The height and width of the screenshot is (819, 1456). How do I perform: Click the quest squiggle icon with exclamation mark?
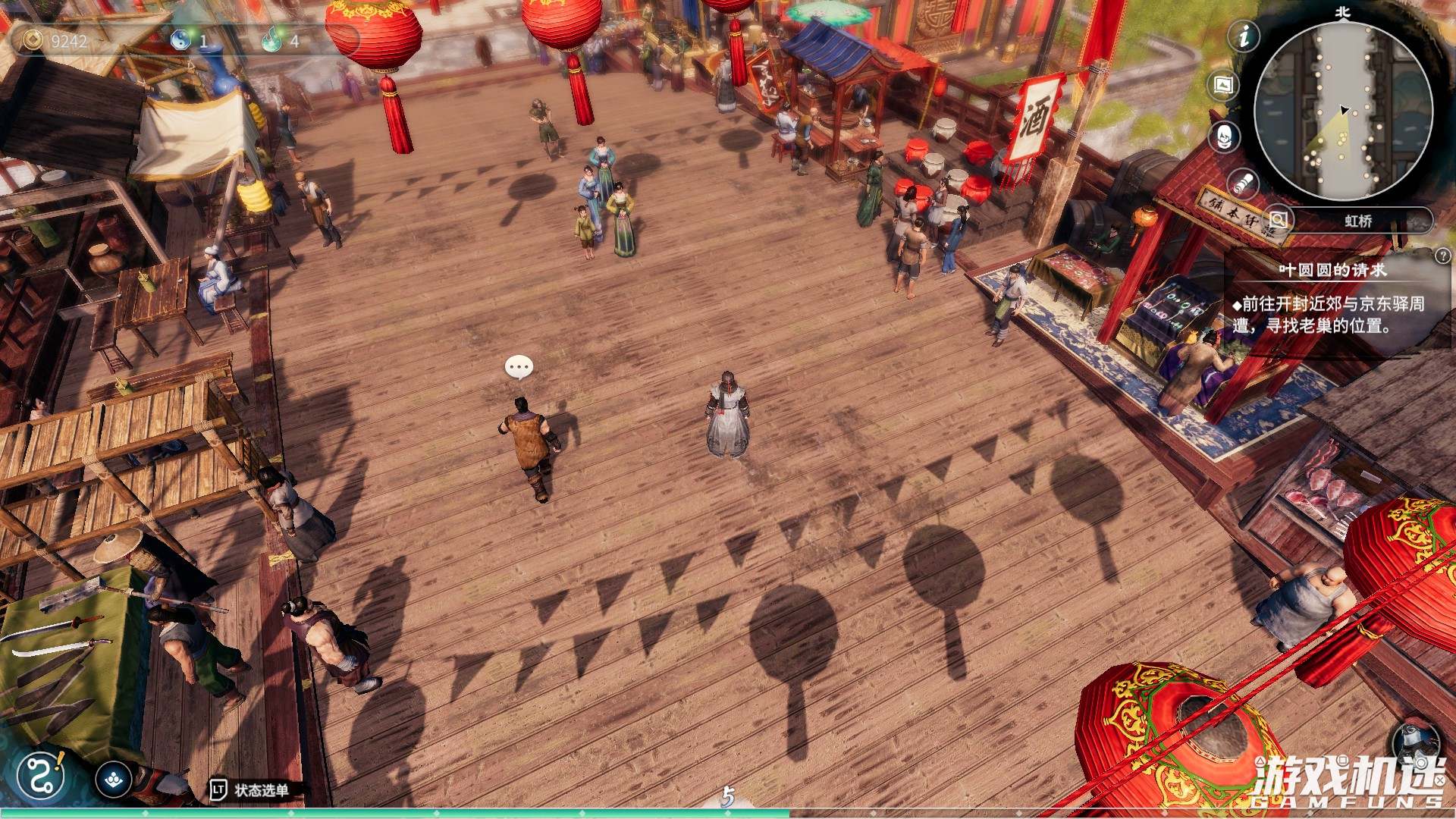coord(40,775)
